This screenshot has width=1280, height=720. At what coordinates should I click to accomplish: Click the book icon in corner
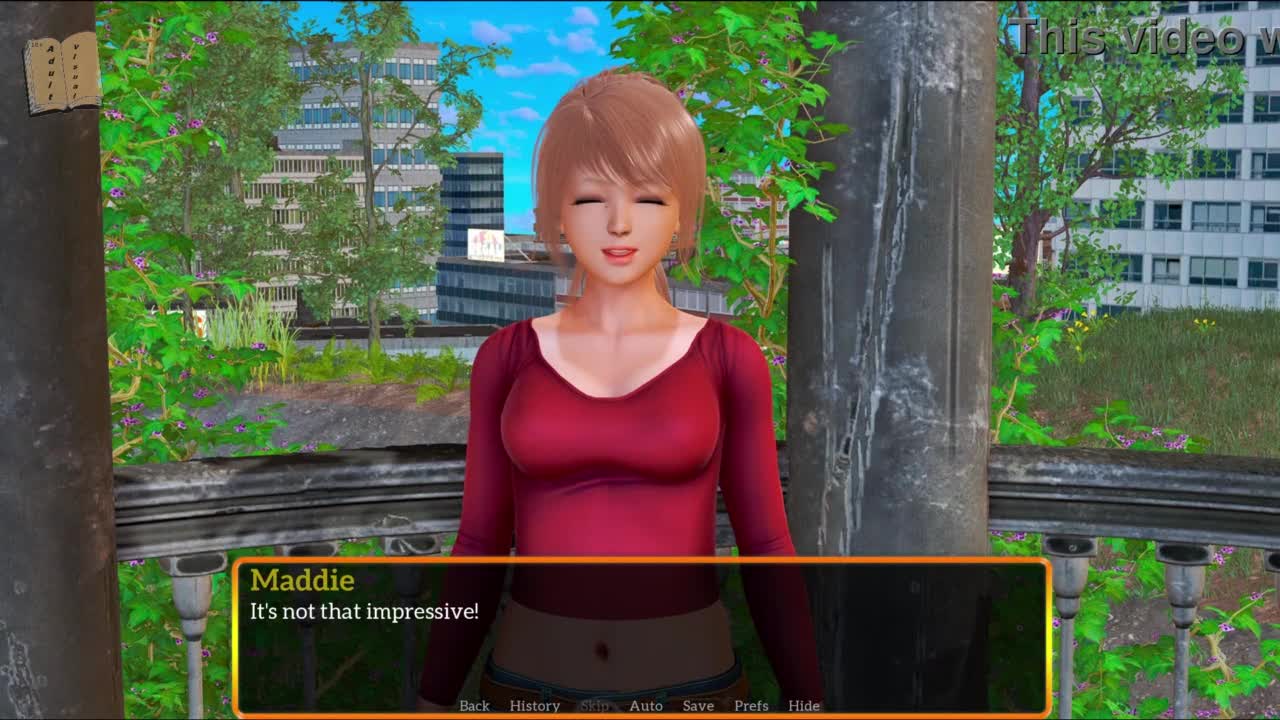point(62,72)
